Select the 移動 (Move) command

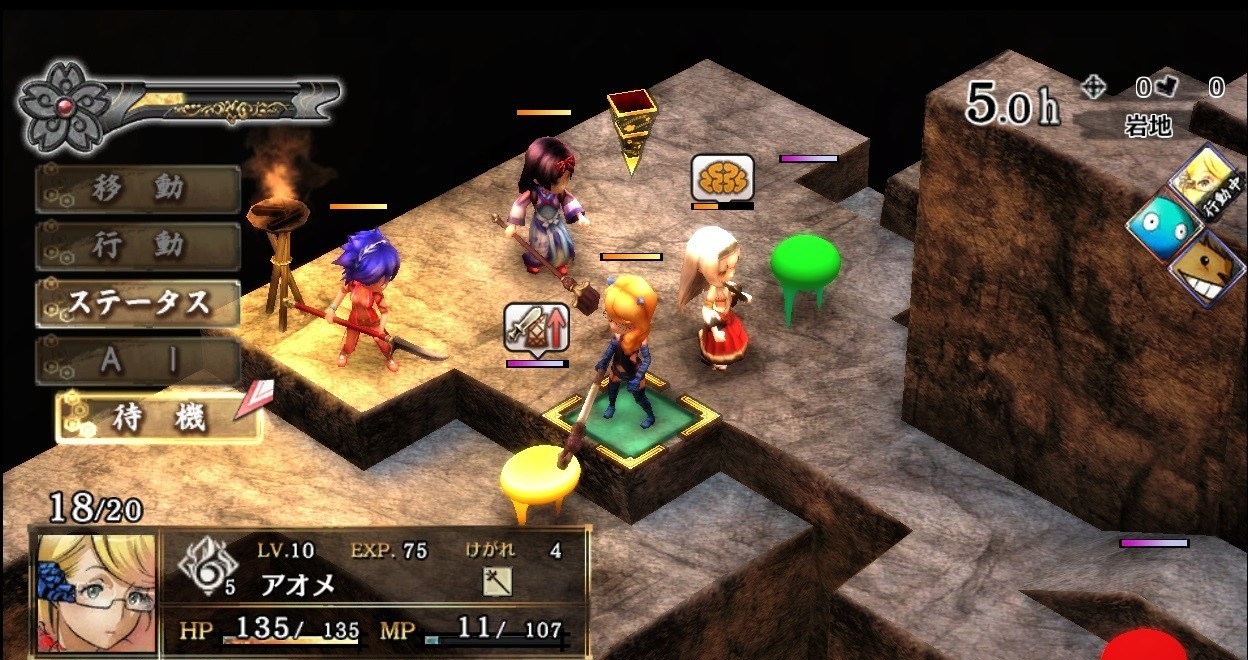click(x=138, y=189)
